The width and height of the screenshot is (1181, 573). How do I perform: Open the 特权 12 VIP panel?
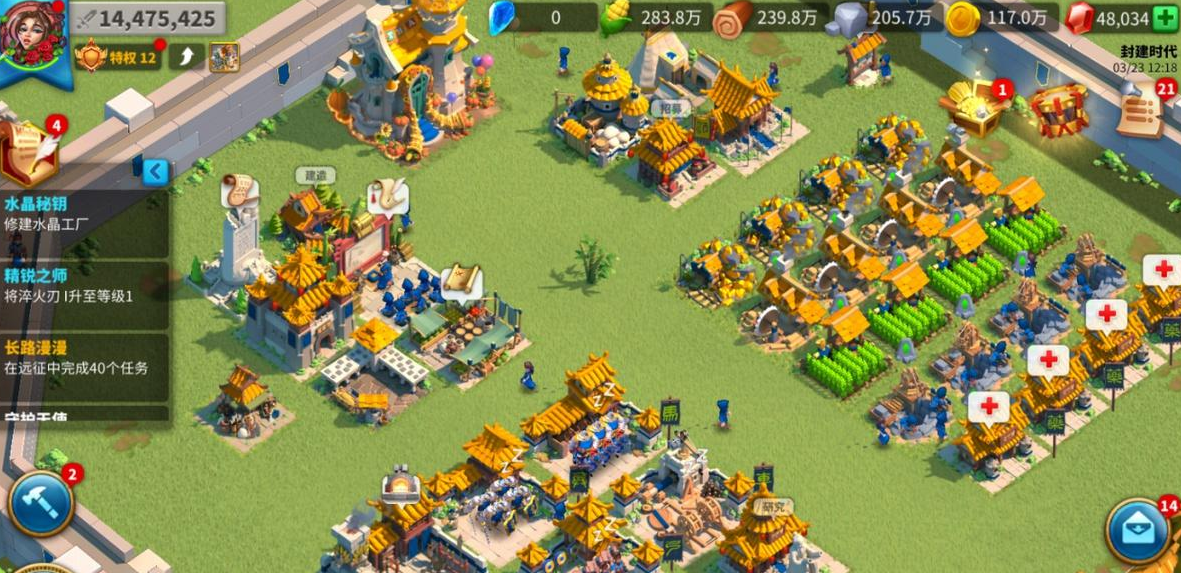[x=119, y=57]
